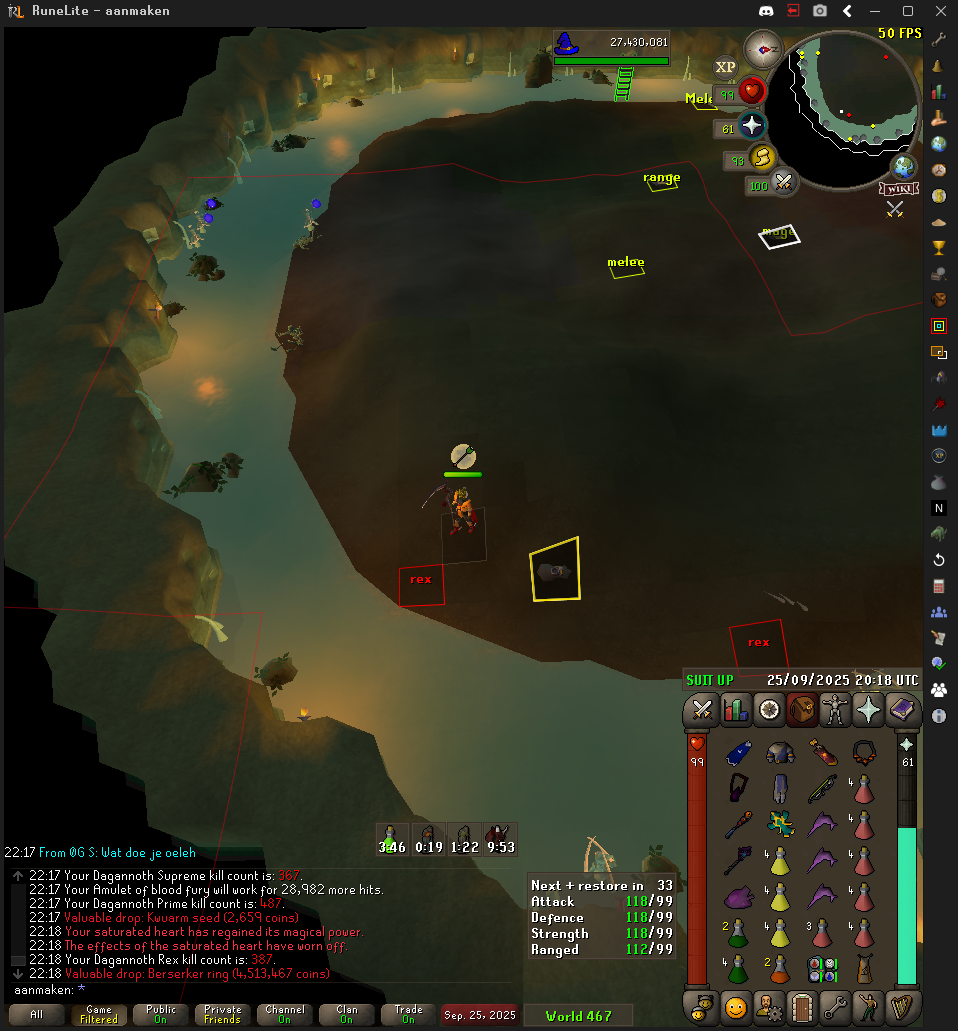The width and height of the screenshot is (958, 1031).
Task: Click the Wiki banner under the minimap
Action: (x=898, y=188)
